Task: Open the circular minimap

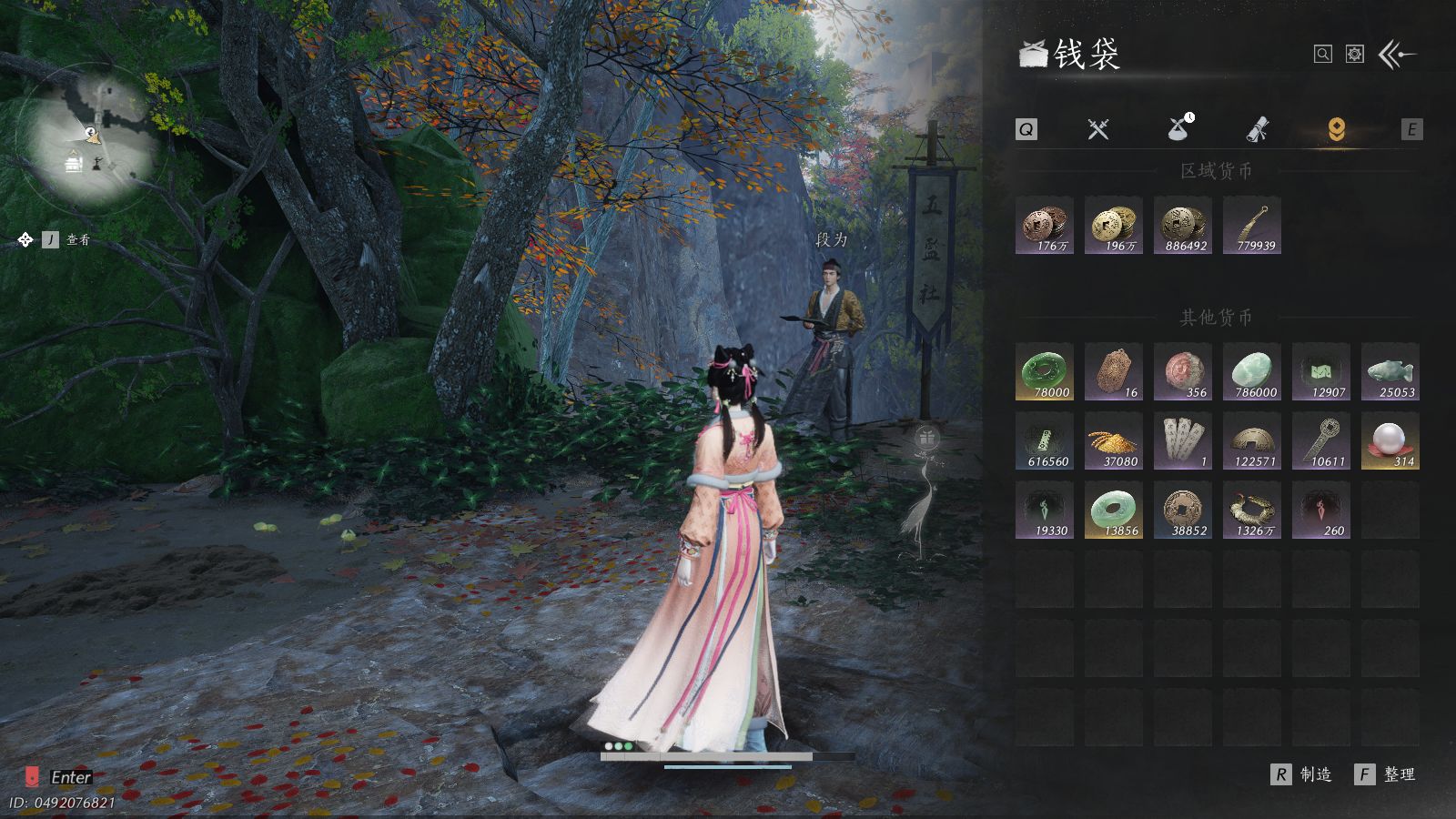Action: pyautogui.click(x=91, y=138)
